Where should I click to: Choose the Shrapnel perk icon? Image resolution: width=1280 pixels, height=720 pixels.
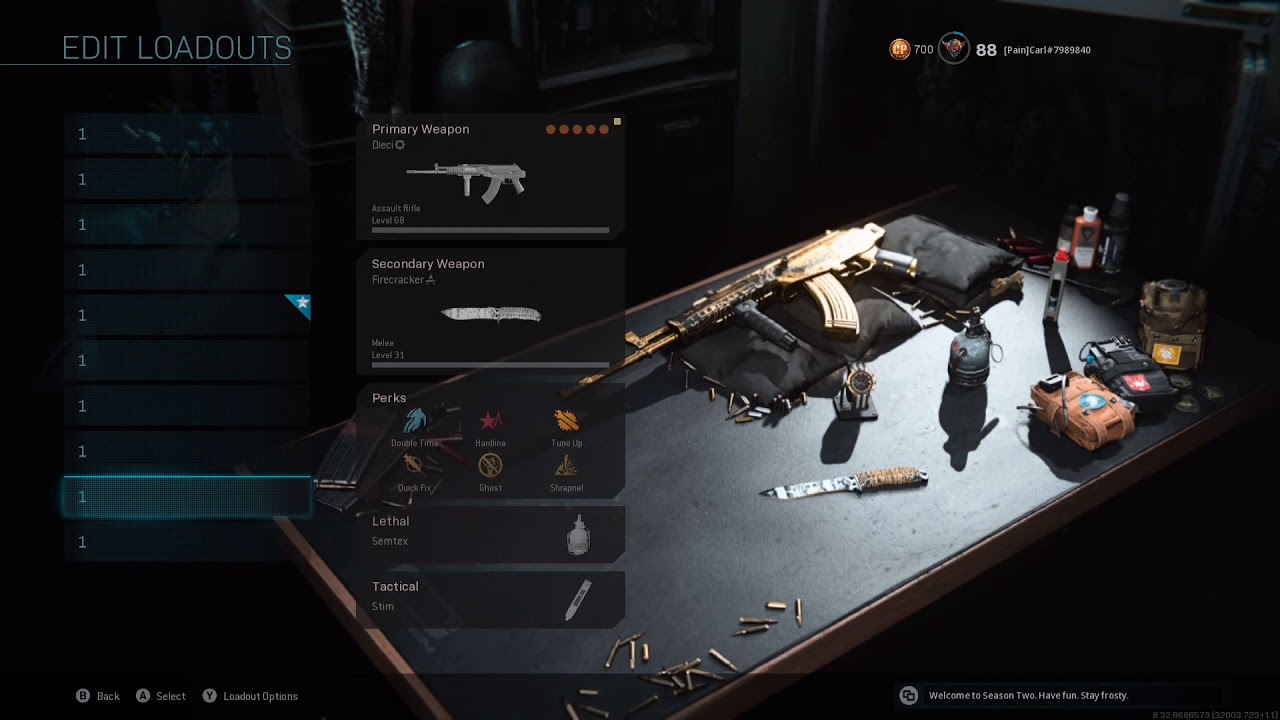tap(566, 465)
